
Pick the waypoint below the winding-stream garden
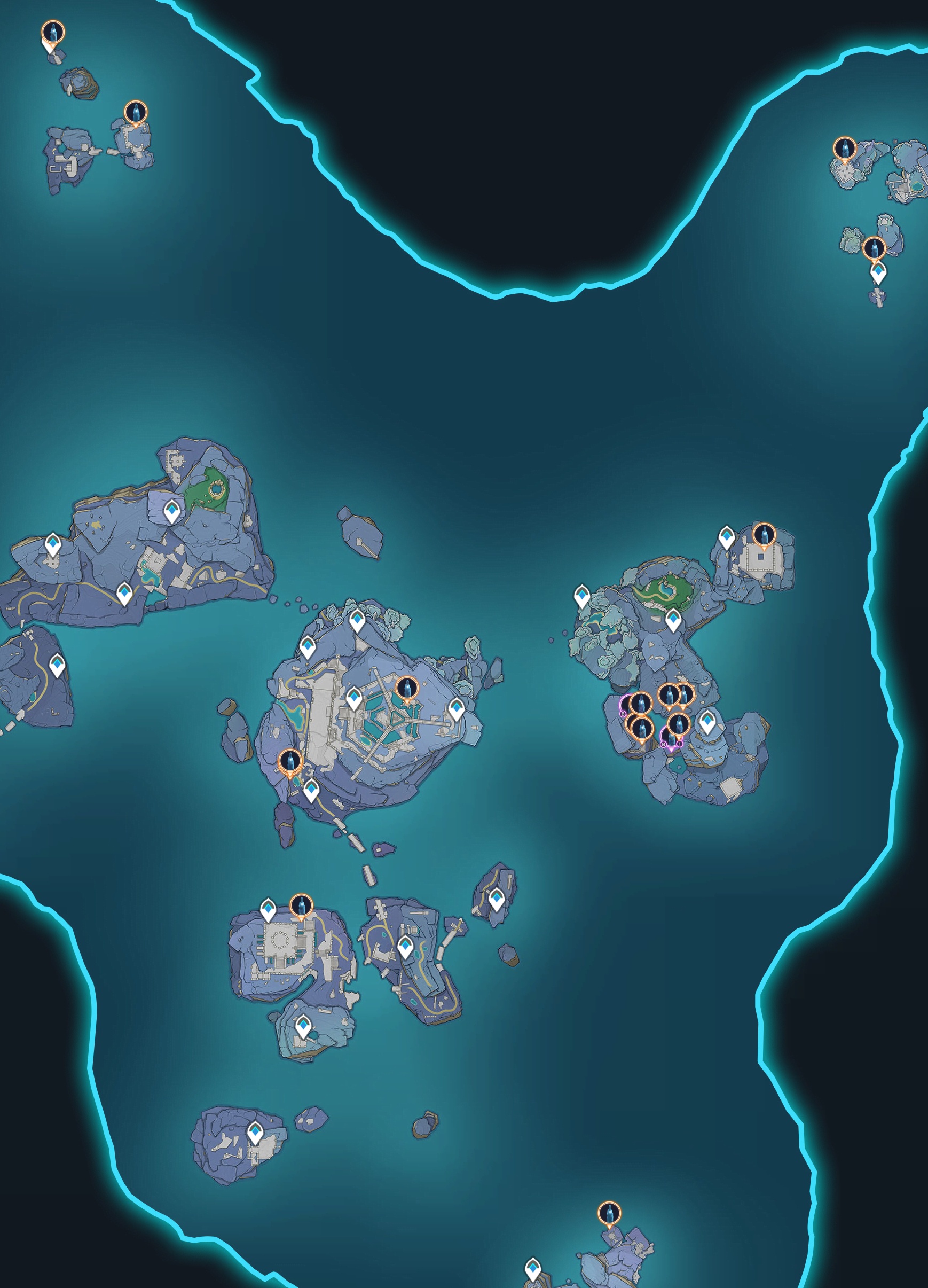673,619
